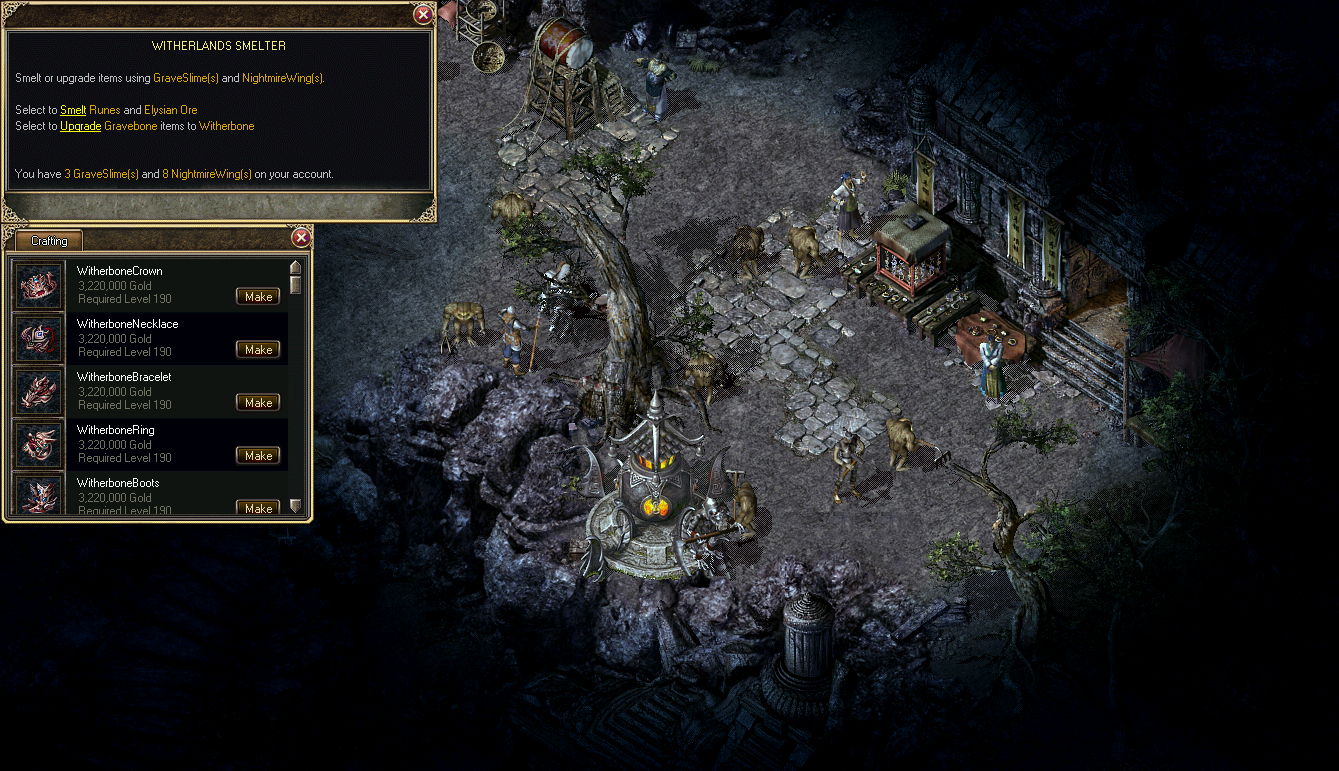Select the Crafting tab

pyautogui.click(x=49, y=241)
